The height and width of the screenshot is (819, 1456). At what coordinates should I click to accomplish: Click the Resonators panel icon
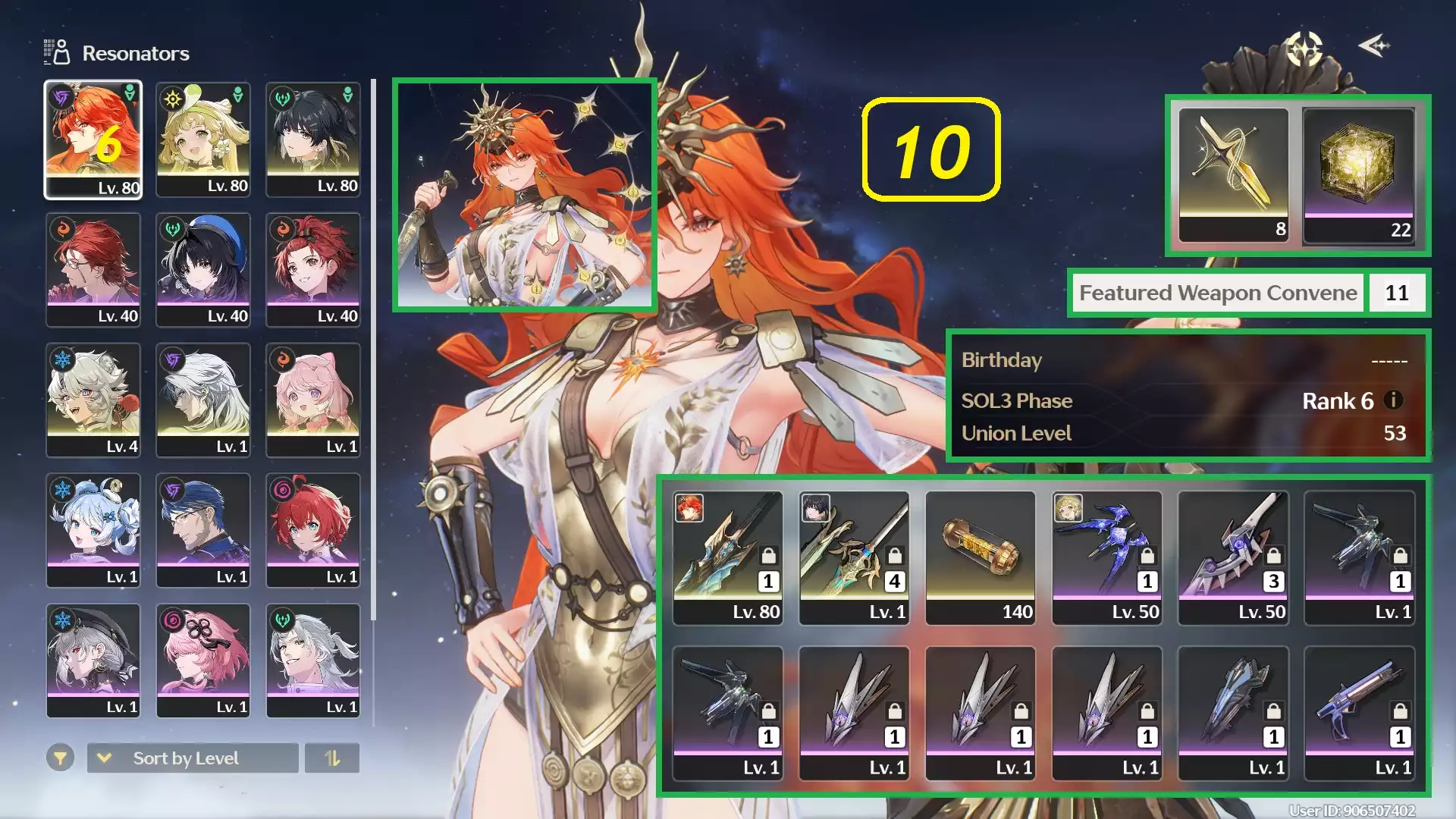coord(55,52)
